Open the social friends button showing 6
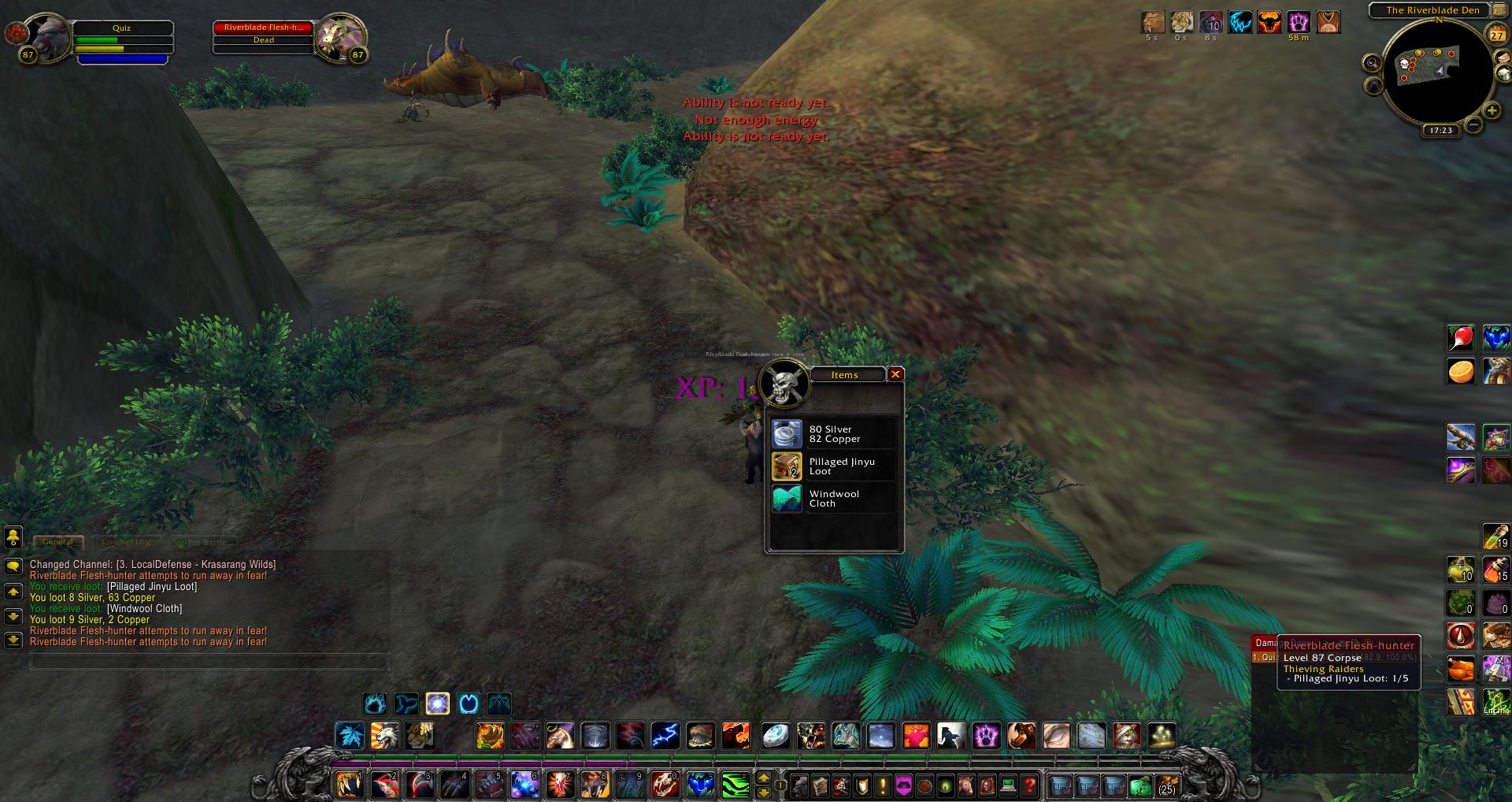This screenshot has width=1512, height=802. 13,537
